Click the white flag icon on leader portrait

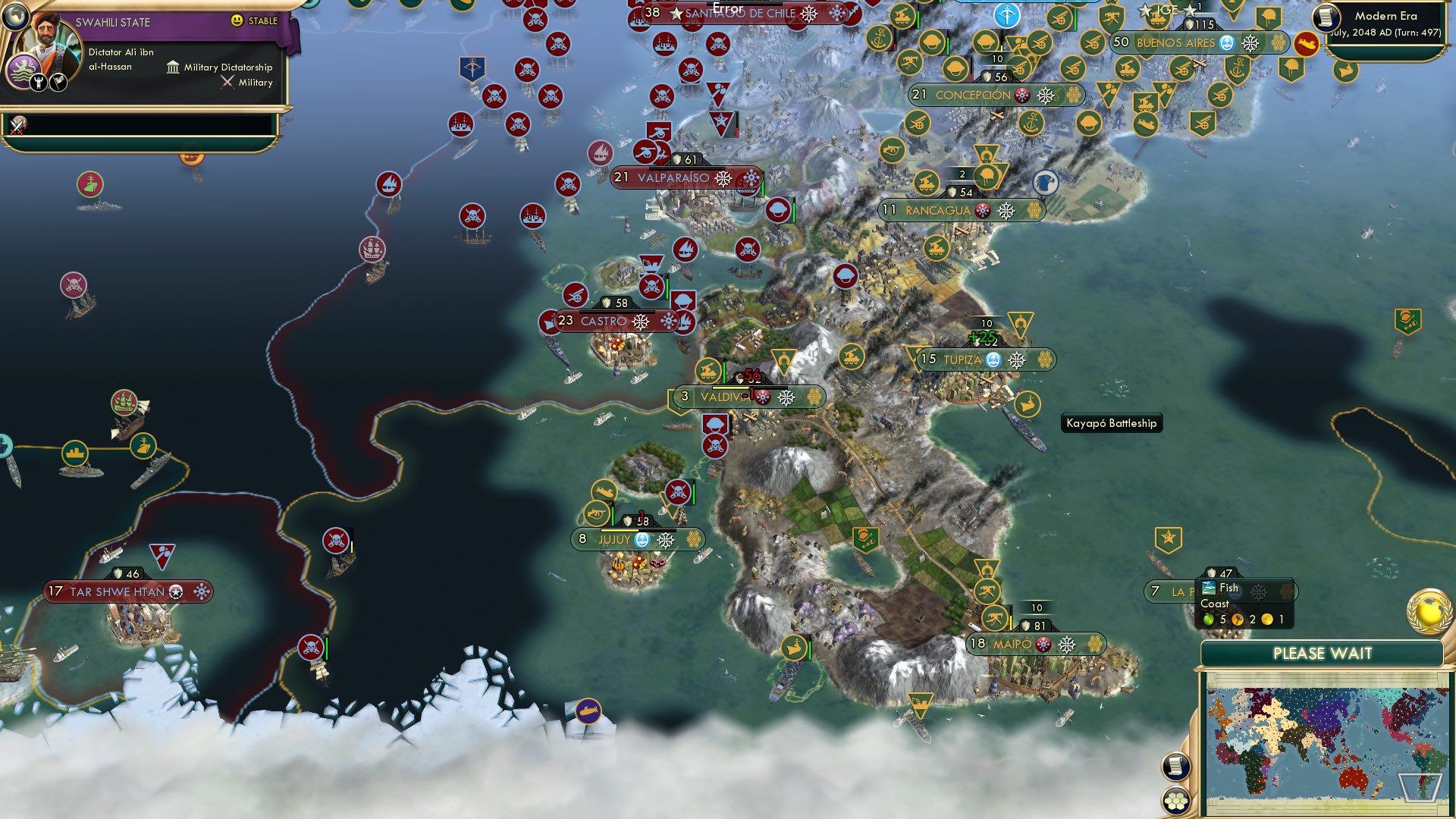coord(58,82)
